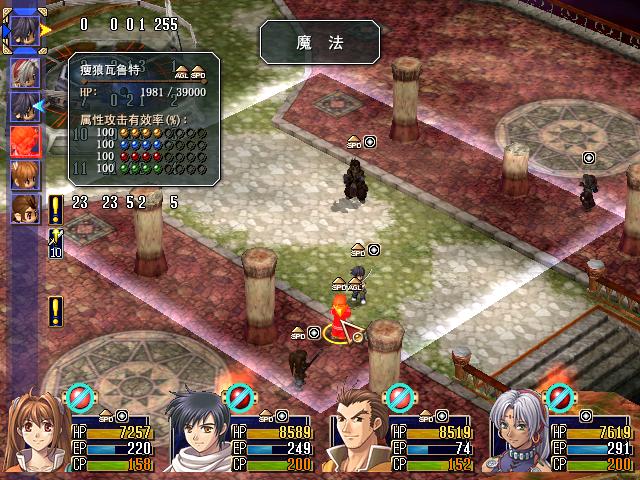
Task: Click the turn-order portrait marked with yellow arrow
Action: 25,31
